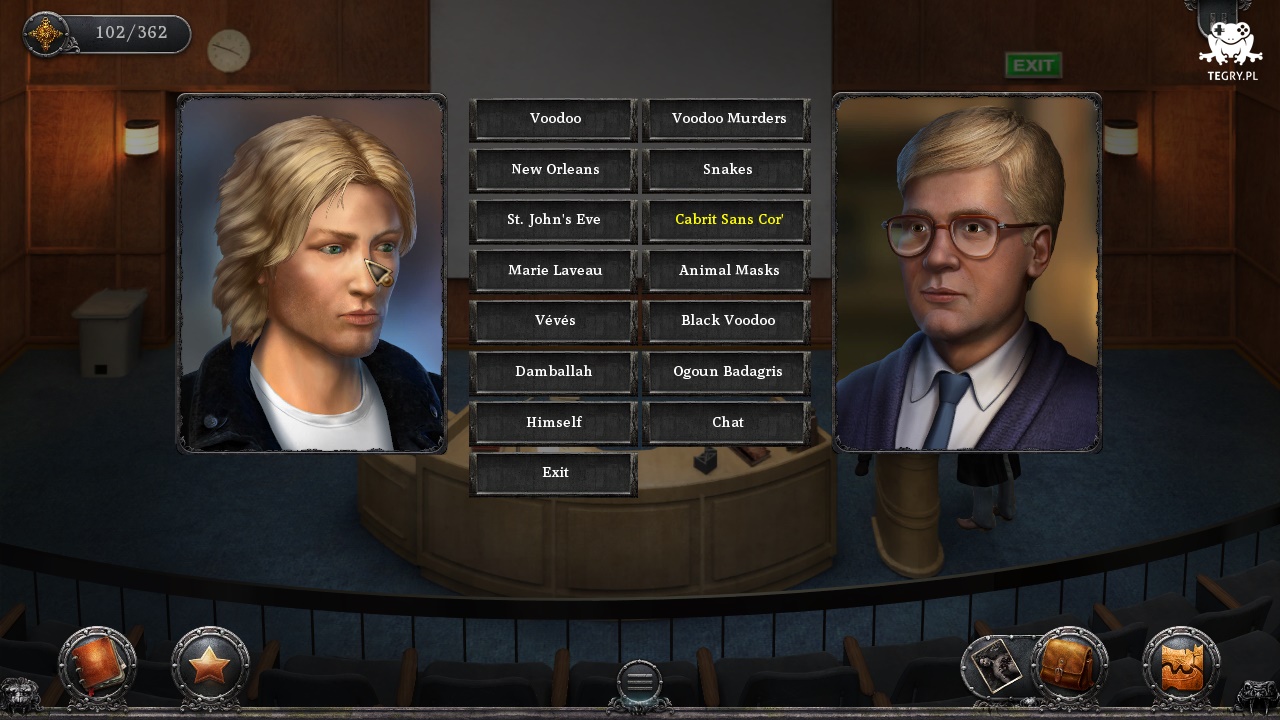Screen dimensions: 1280x720
Task: Ask about Black Voodoo
Action: [x=727, y=321]
